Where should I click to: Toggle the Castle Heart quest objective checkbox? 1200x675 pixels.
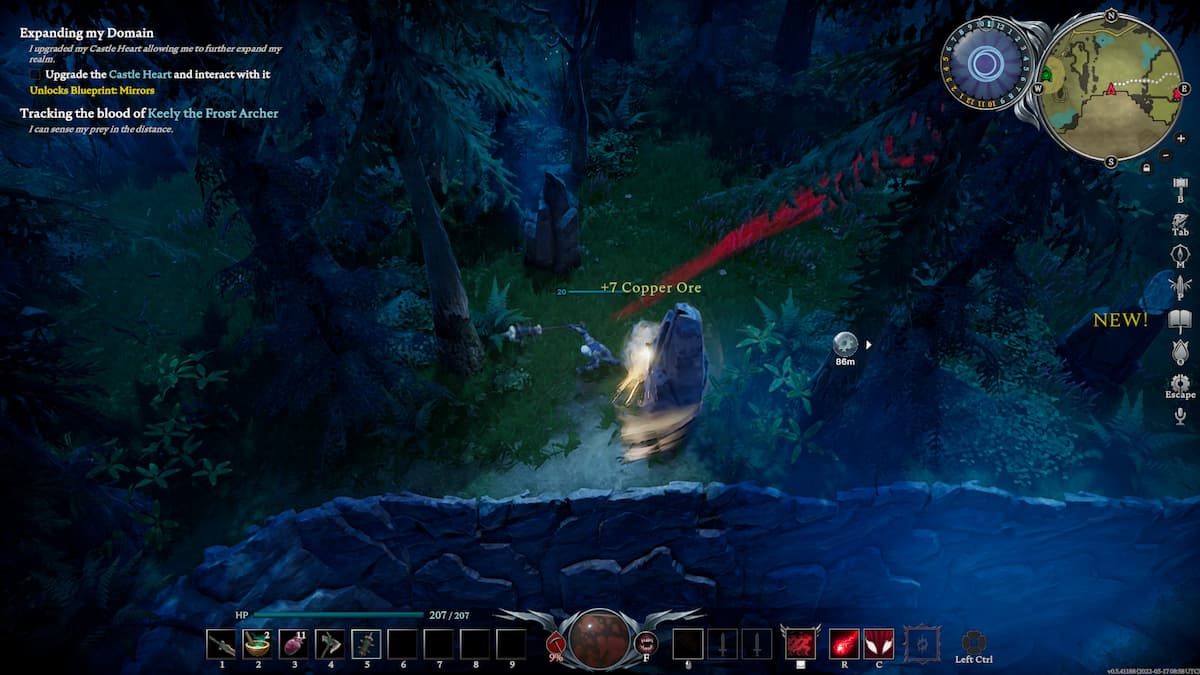pyautogui.click(x=36, y=75)
